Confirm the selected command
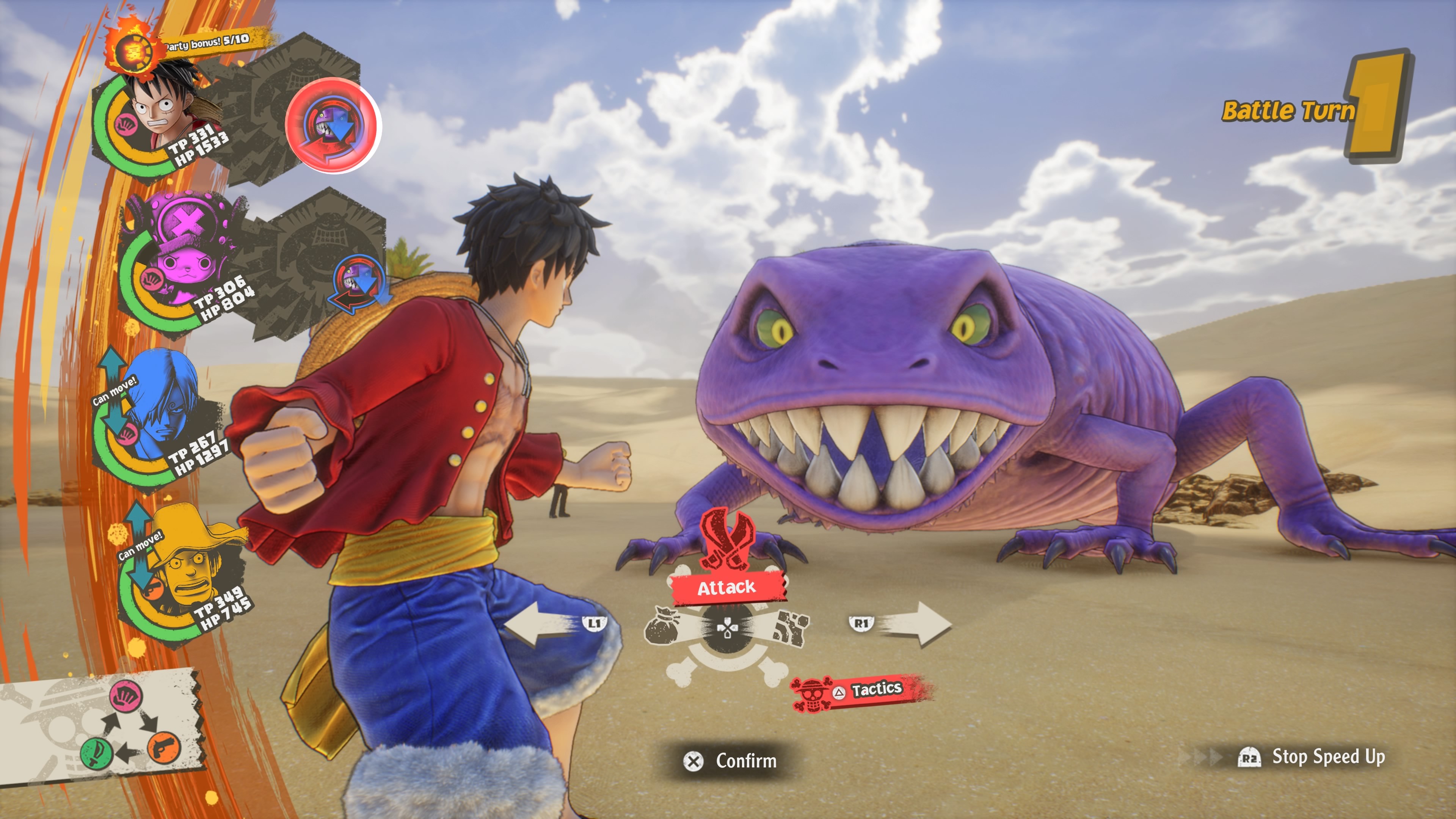1456x819 pixels. tap(731, 761)
